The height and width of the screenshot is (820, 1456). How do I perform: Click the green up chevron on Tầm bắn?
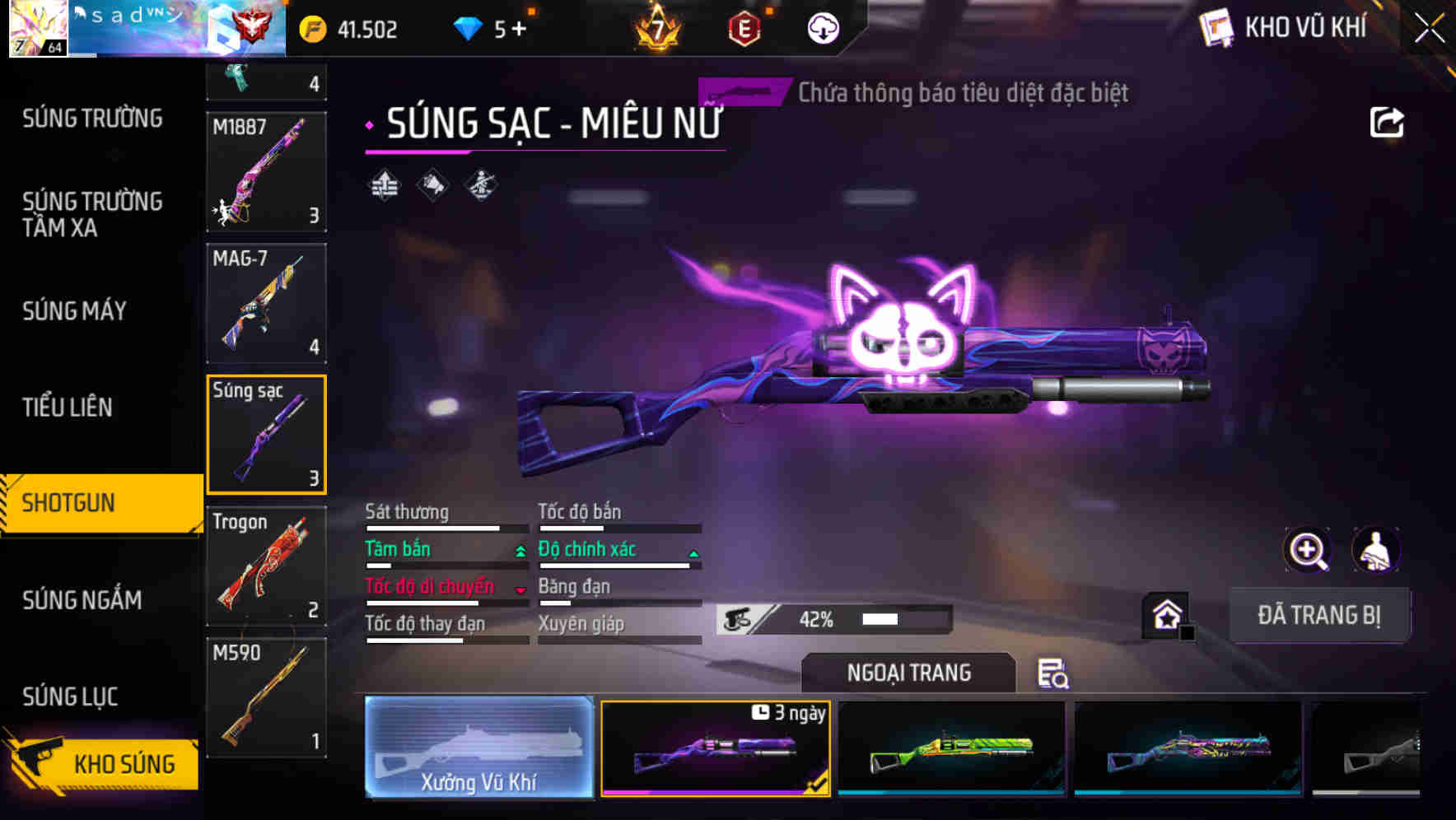521,552
